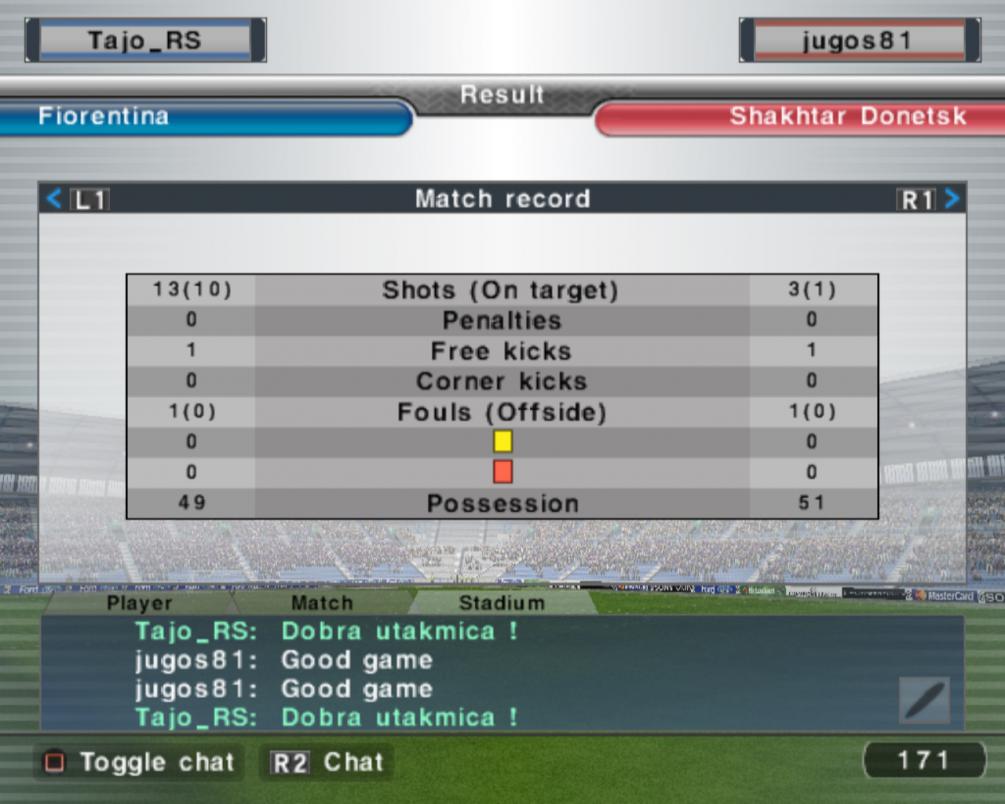1005x804 pixels.
Task: Select Tajo_RS player name panel
Action: tap(145, 41)
